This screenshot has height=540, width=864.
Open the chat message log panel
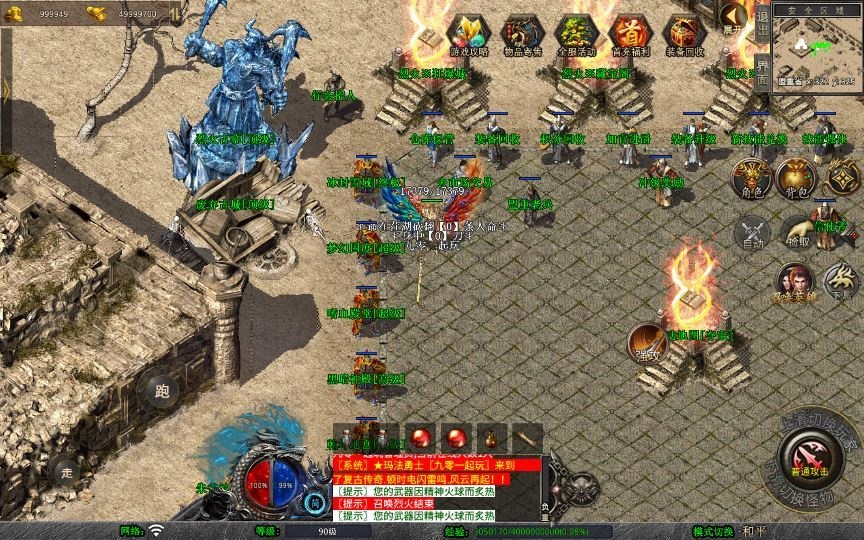pos(435,490)
